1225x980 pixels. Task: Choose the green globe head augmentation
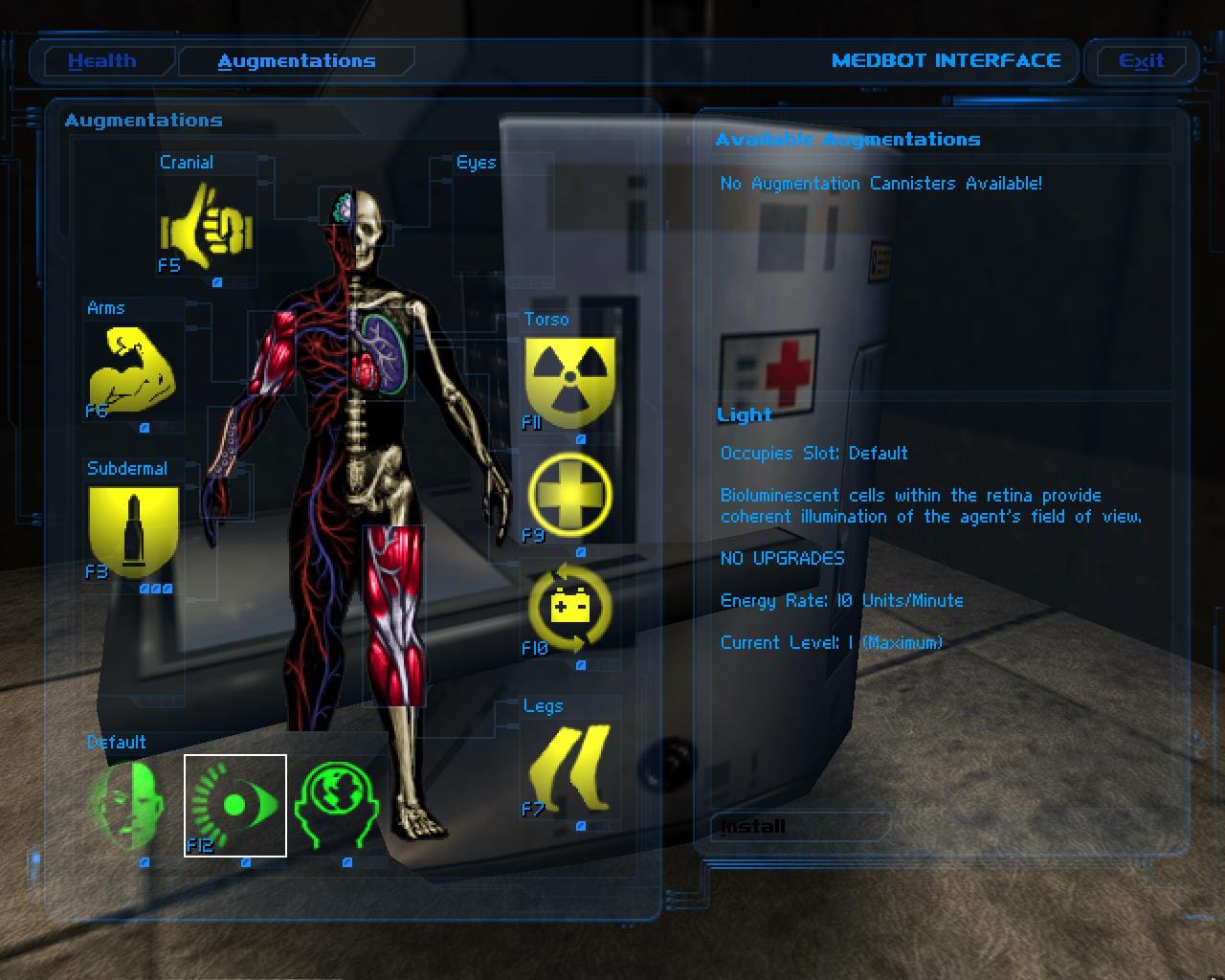[337, 806]
